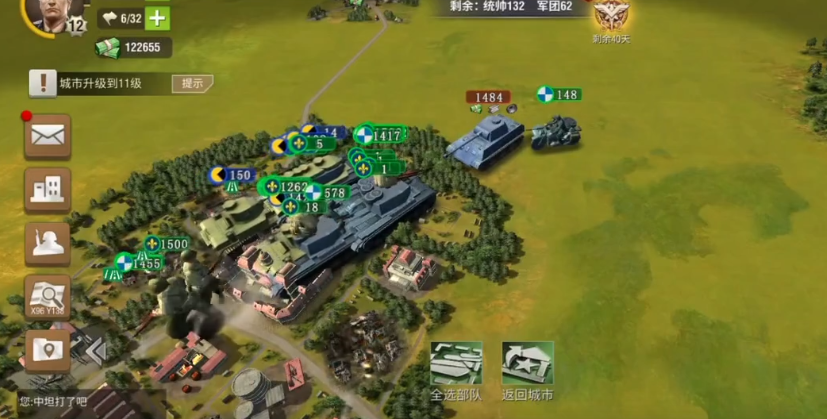
Task: Select all troops with 全选部队
Action: point(456,370)
